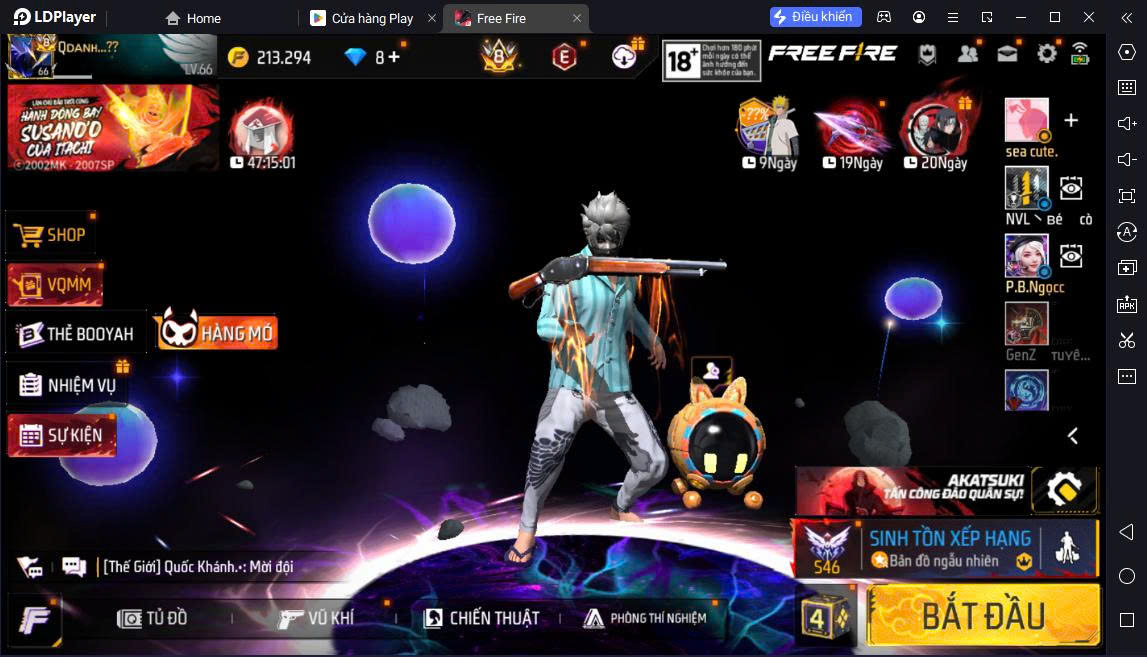Image resolution: width=1147 pixels, height=657 pixels.
Task: Open SỰ KIỆN events
Action: coord(62,435)
